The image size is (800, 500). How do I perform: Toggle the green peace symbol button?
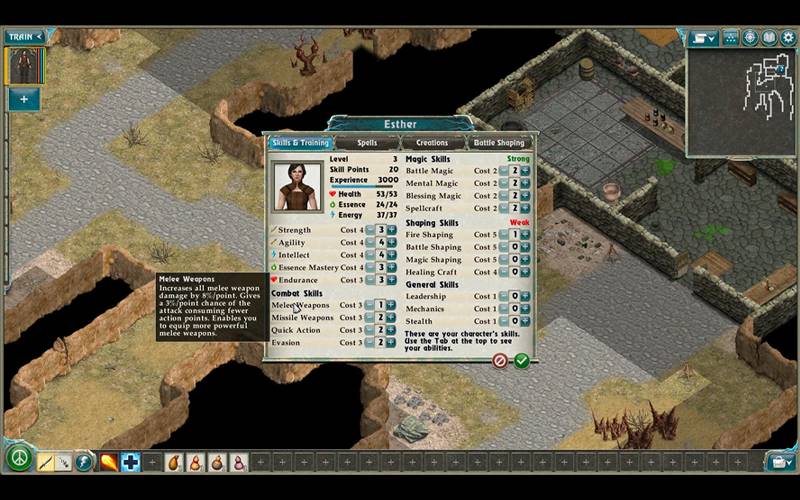[x=18, y=459]
